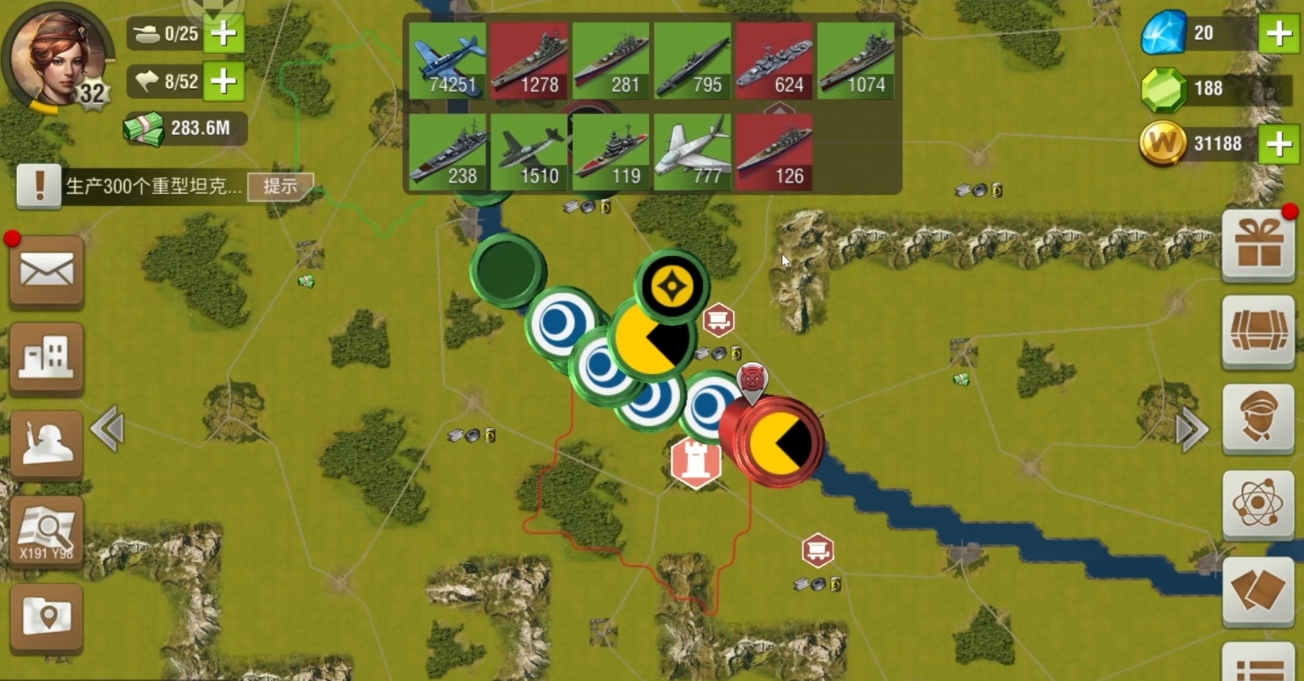Buy diamonds with the plus button
1304x681 pixels.
1279,34
